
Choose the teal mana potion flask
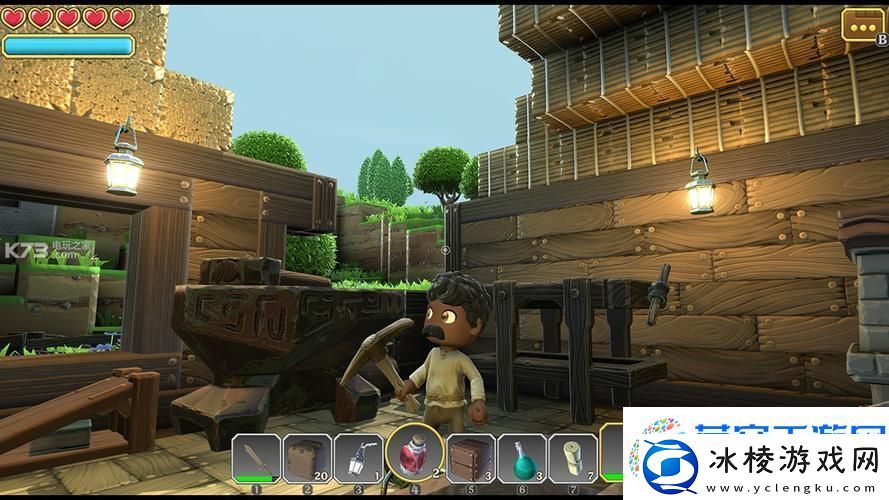[x=522, y=459]
